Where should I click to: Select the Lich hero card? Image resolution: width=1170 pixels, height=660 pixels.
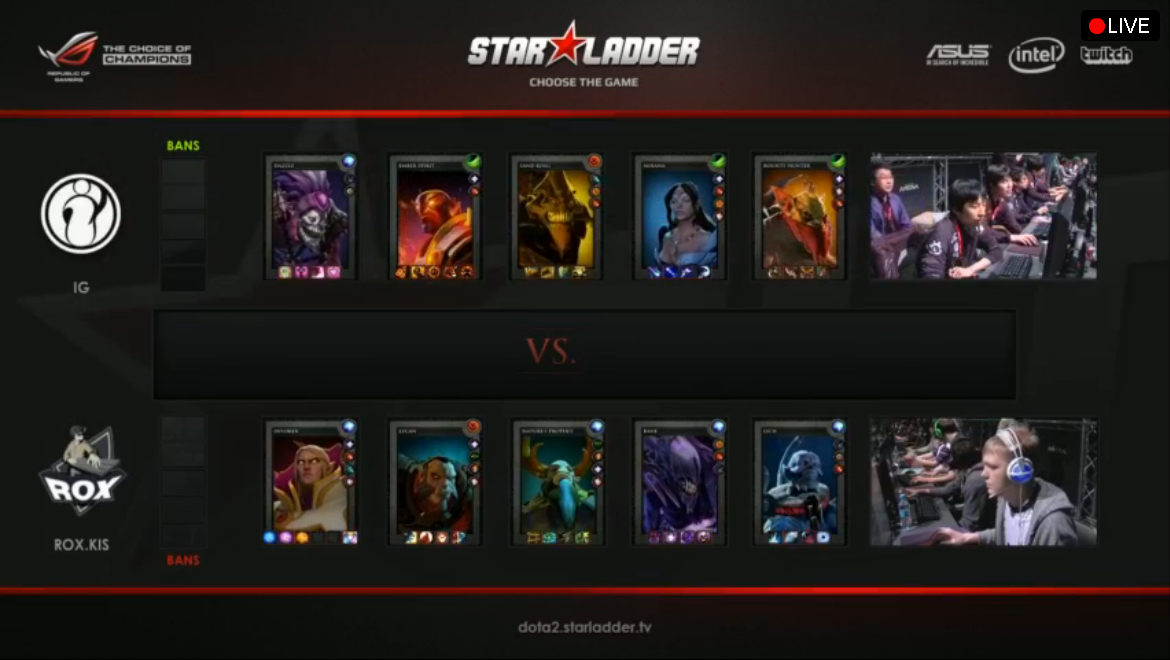pos(800,482)
